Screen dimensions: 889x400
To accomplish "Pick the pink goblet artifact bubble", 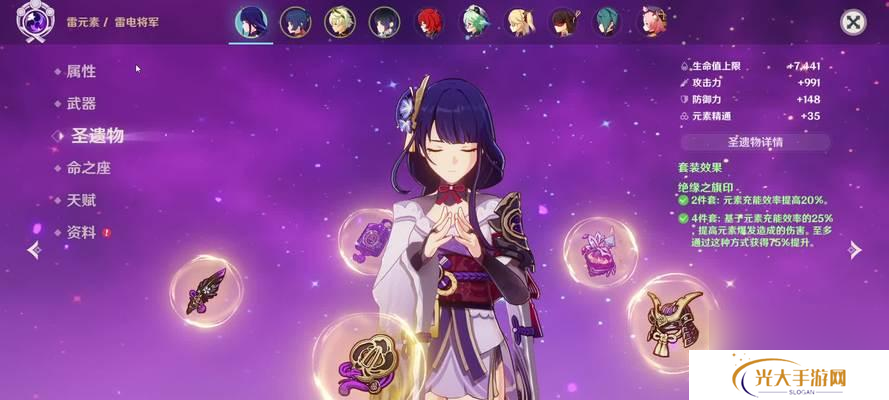I will [600, 252].
